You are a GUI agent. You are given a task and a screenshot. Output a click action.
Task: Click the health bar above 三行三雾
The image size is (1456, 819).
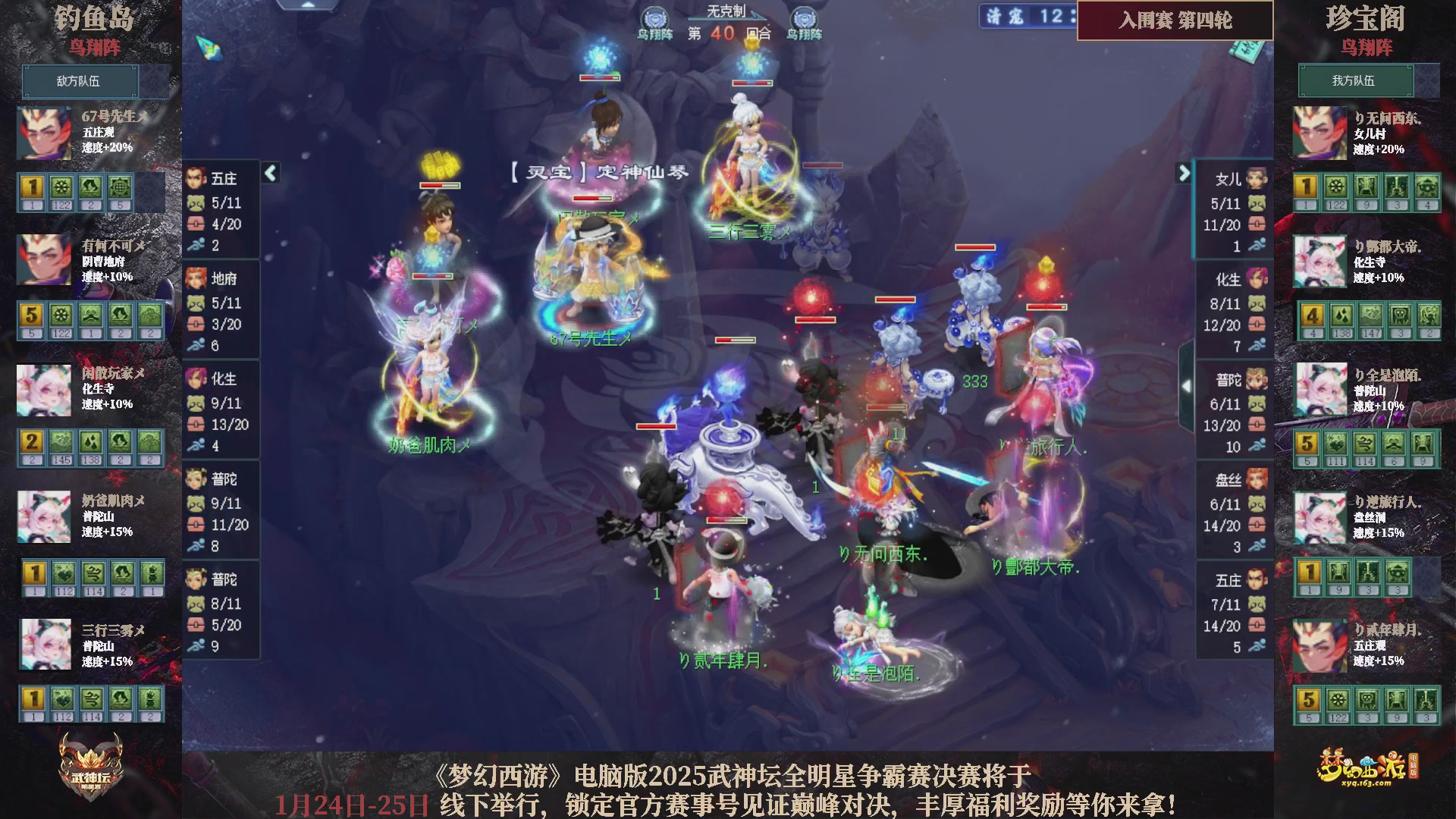tap(751, 83)
